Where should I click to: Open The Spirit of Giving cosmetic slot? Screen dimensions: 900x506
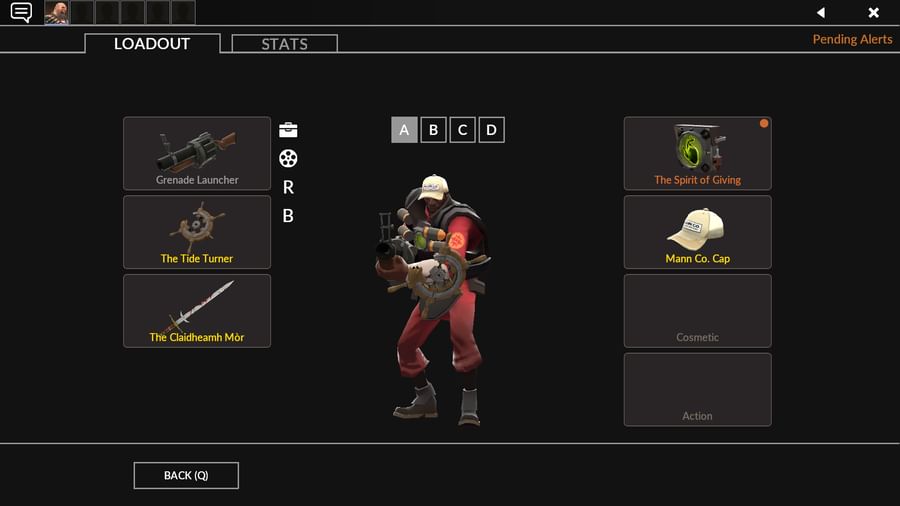click(x=697, y=154)
